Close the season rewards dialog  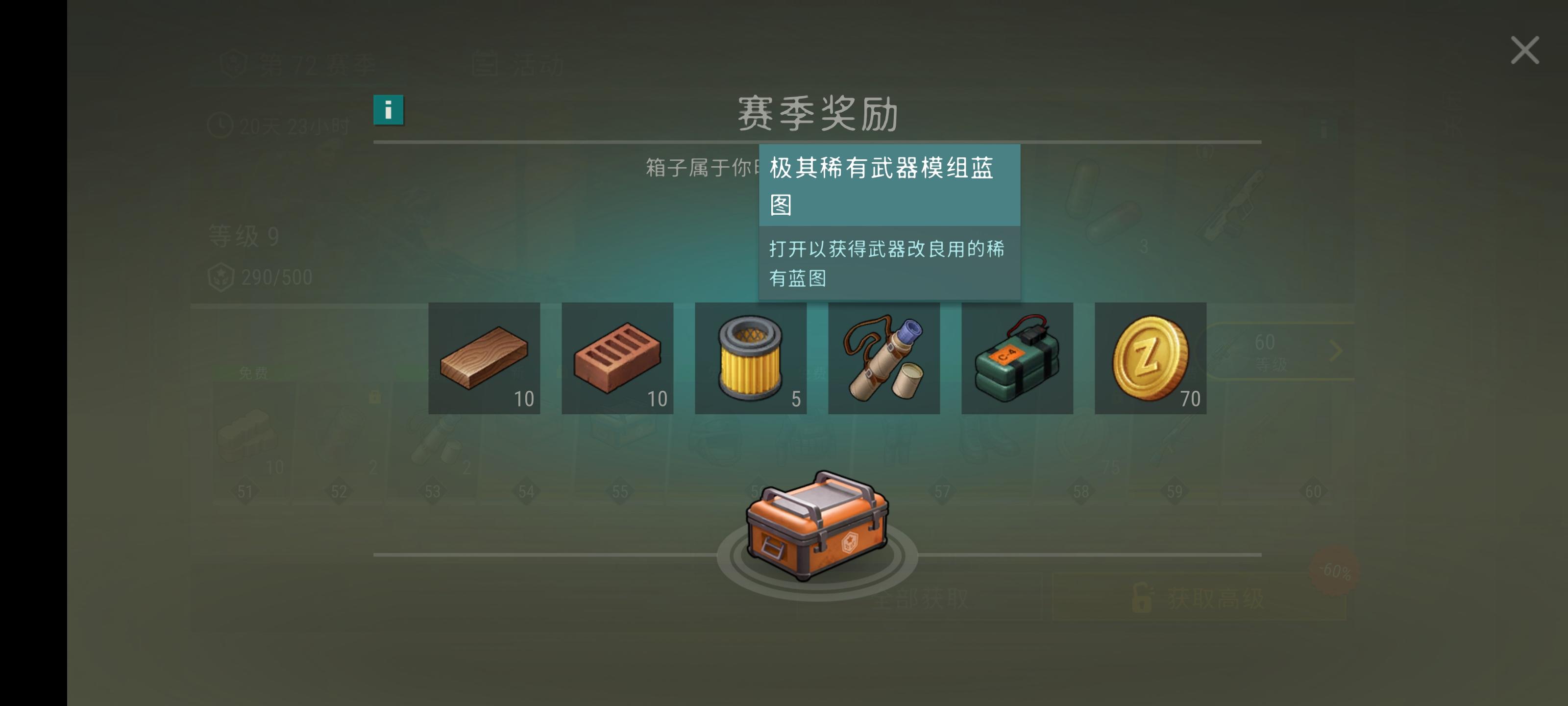tap(1524, 50)
